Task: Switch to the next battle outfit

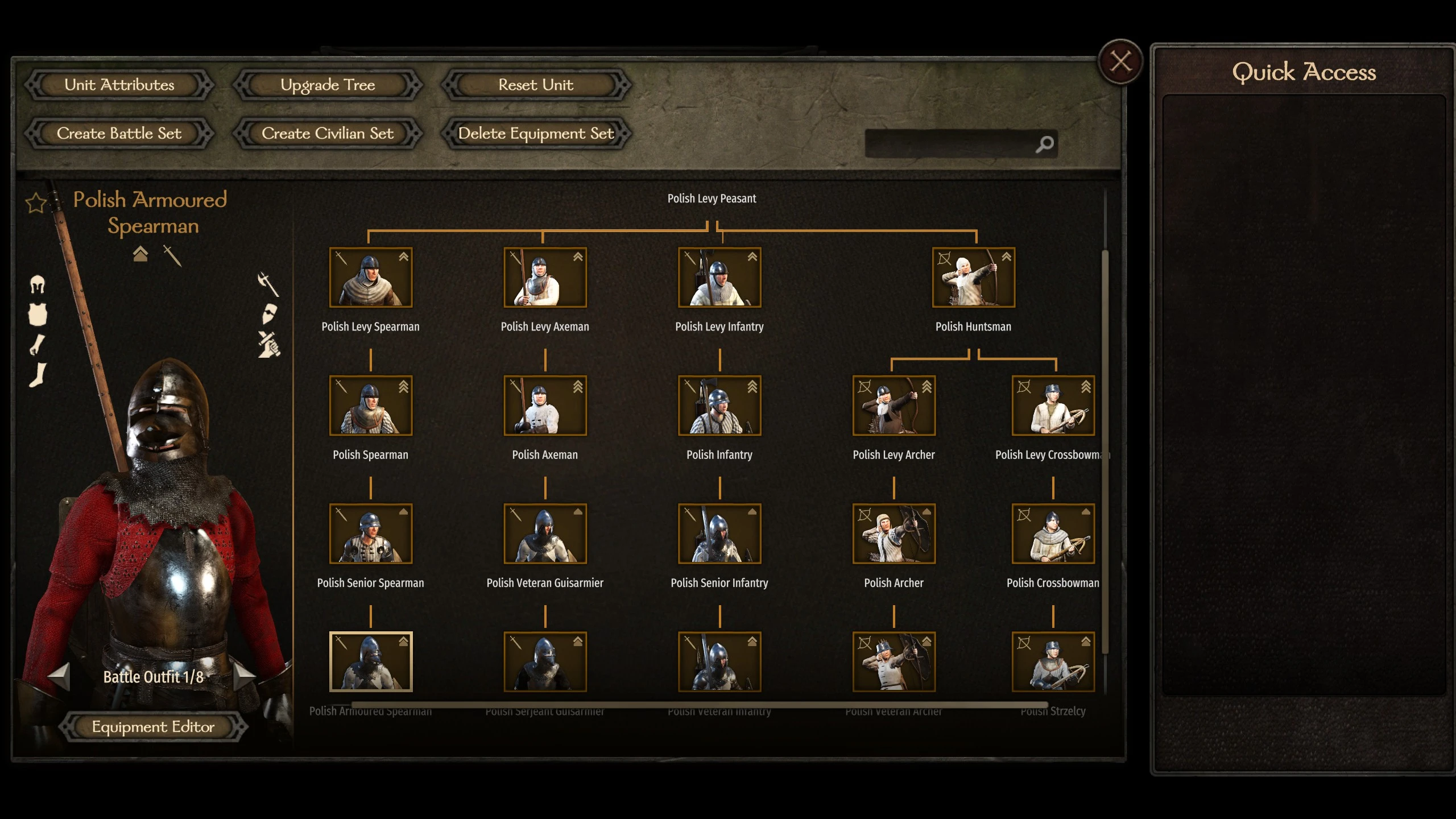Action: [245, 676]
